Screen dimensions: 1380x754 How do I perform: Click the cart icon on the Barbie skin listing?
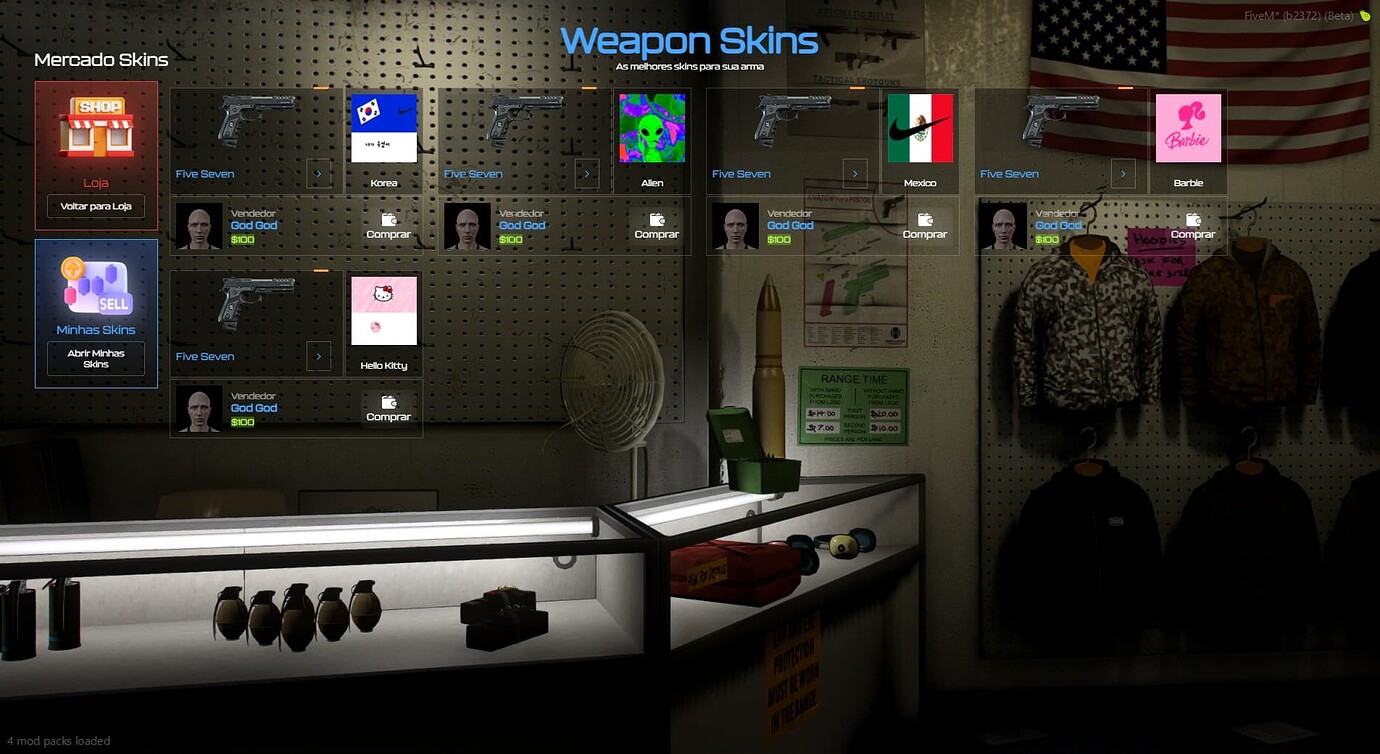point(1192,218)
